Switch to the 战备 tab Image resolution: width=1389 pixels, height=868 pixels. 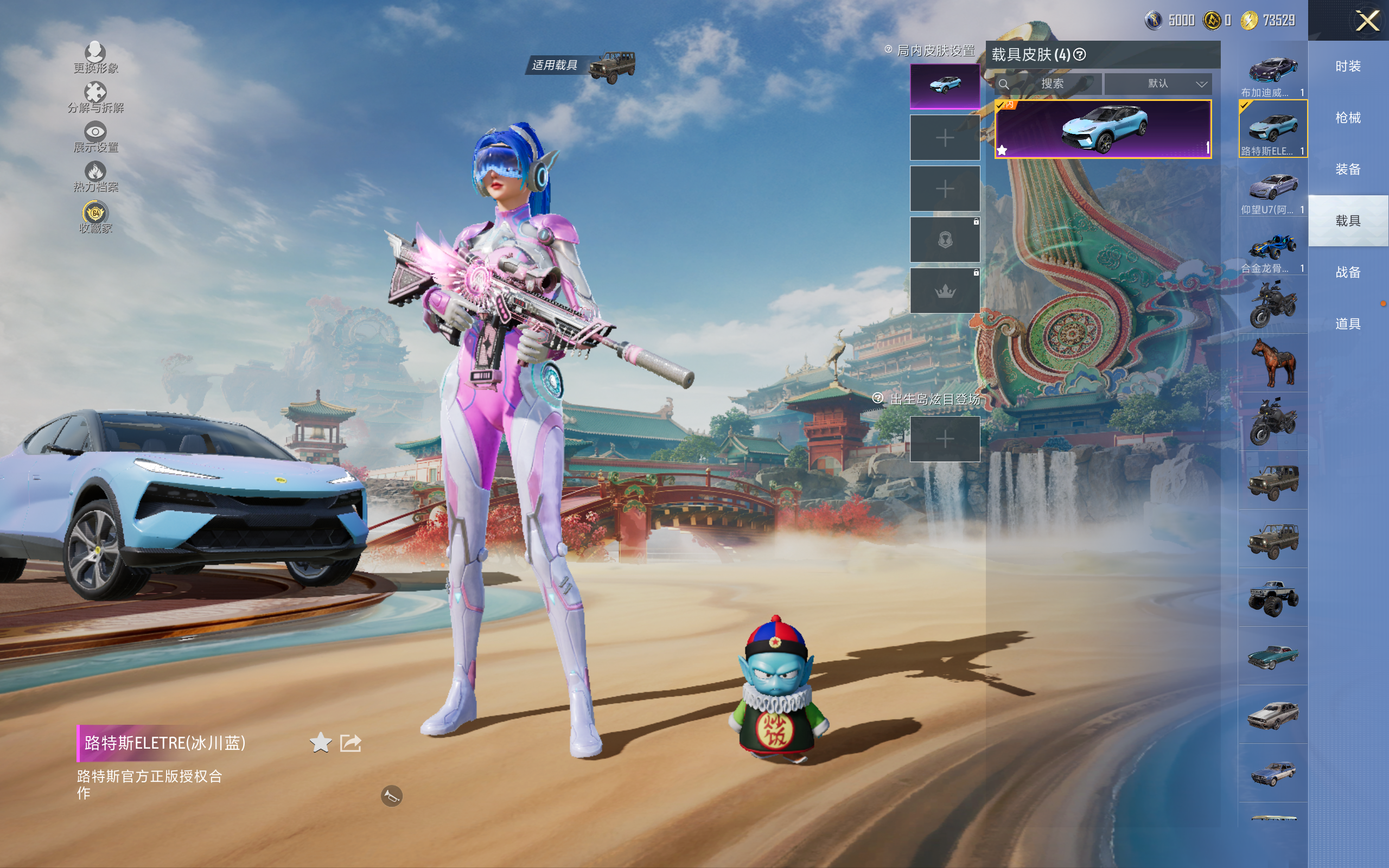1348,272
